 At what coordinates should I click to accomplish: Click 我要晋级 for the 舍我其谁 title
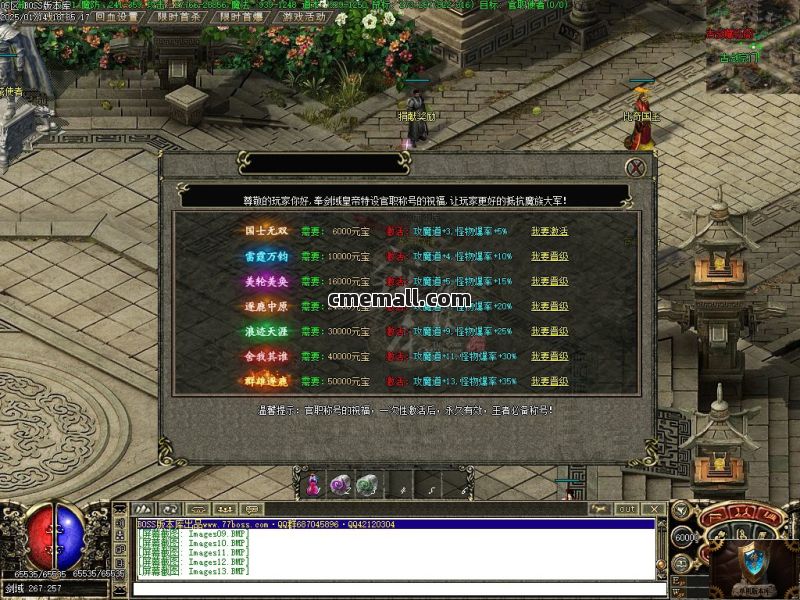tap(549, 356)
